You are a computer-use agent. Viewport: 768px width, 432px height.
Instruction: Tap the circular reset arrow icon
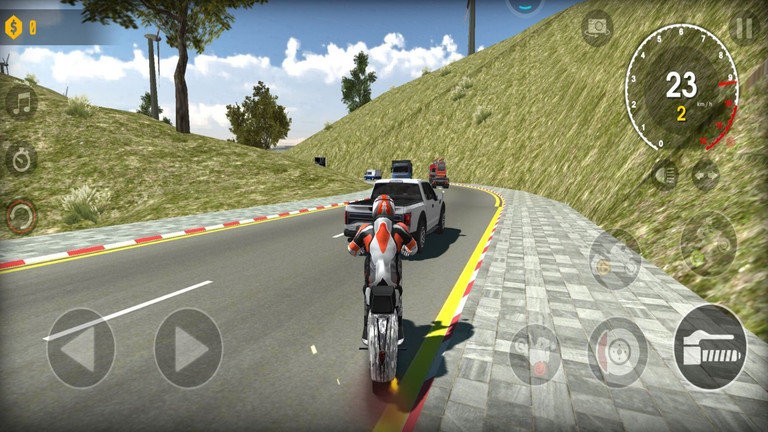pyautogui.click(x=21, y=215)
